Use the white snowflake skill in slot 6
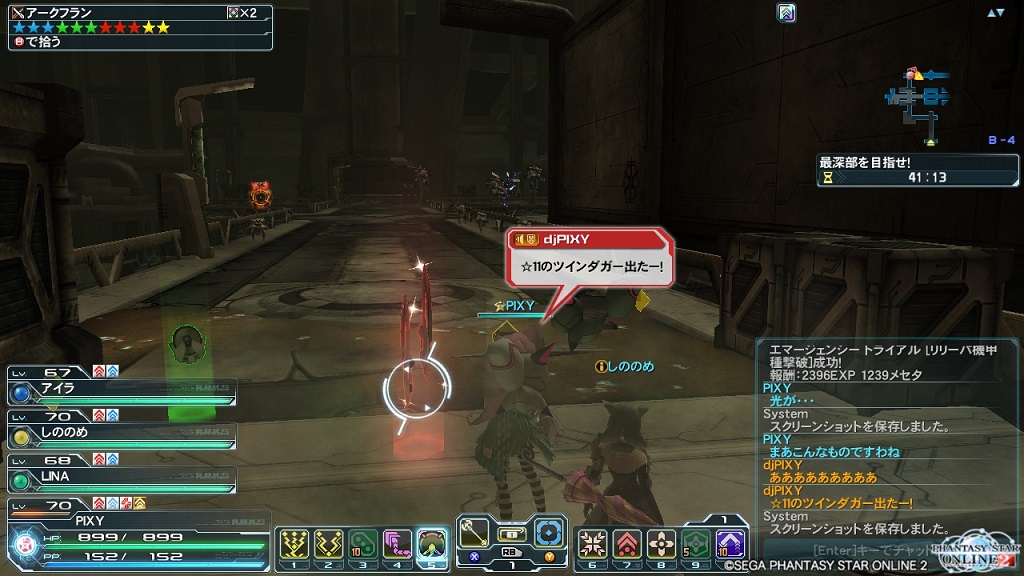Image resolution: width=1024 pixels, height=576 pixels. 593,543
